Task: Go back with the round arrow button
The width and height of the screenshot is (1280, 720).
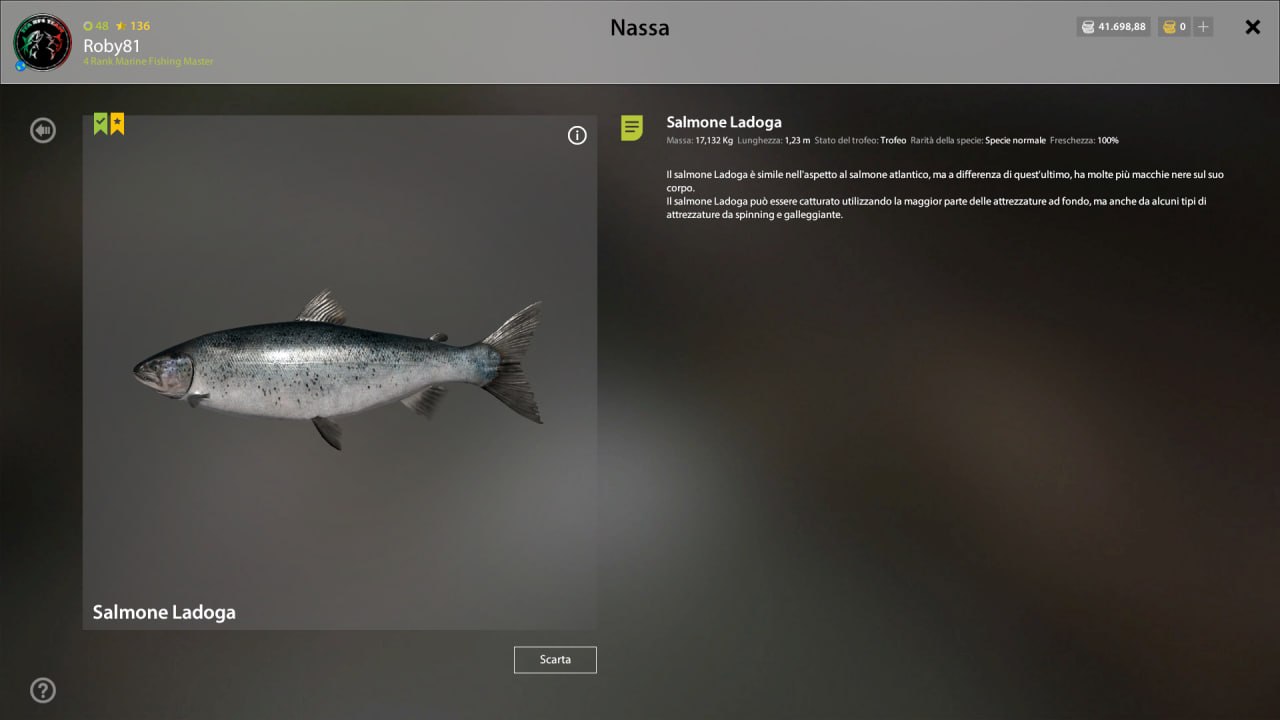Action: 43,130
